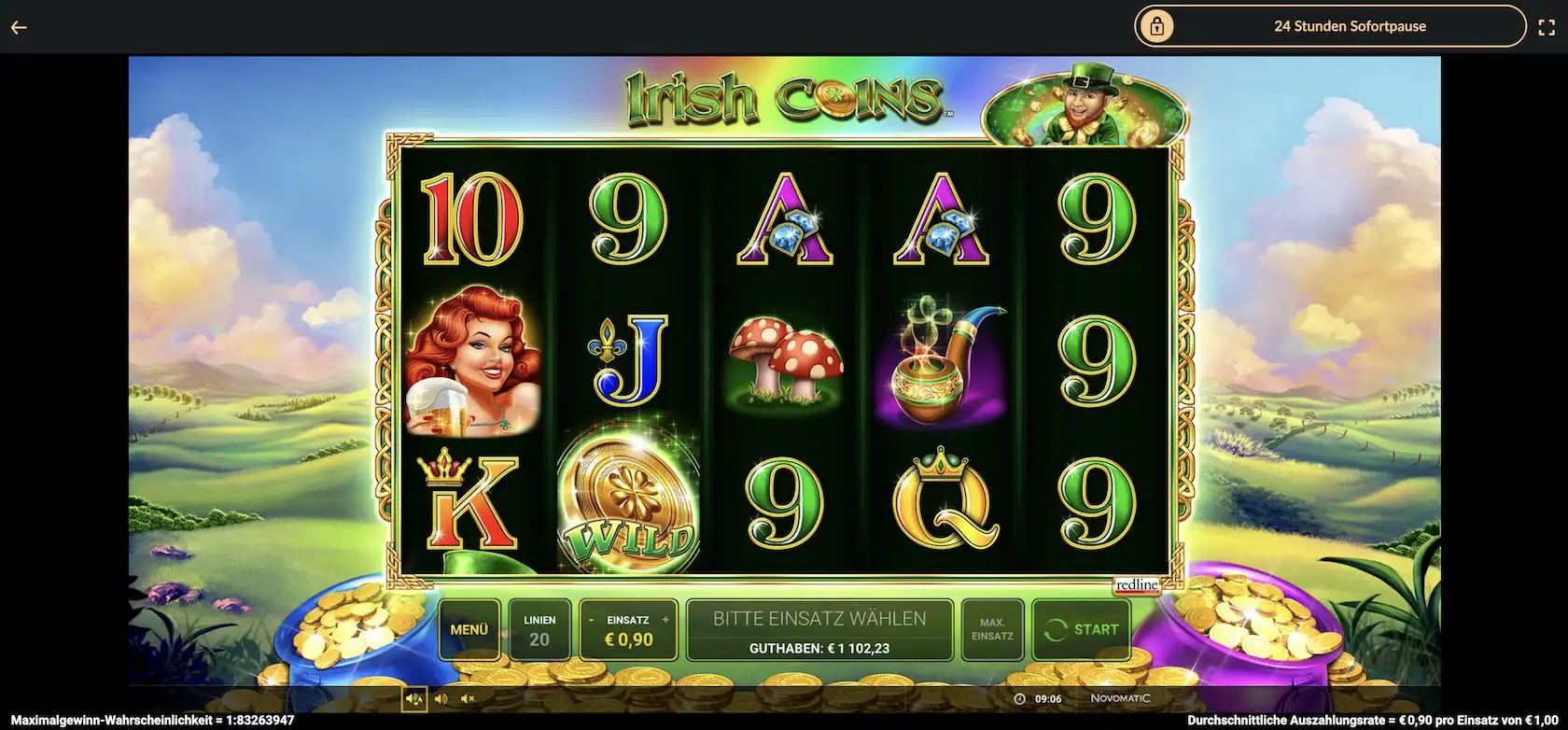Open the MENÜ button
Viewport: 1568px width, 730px height.
[x=469, y=630]
